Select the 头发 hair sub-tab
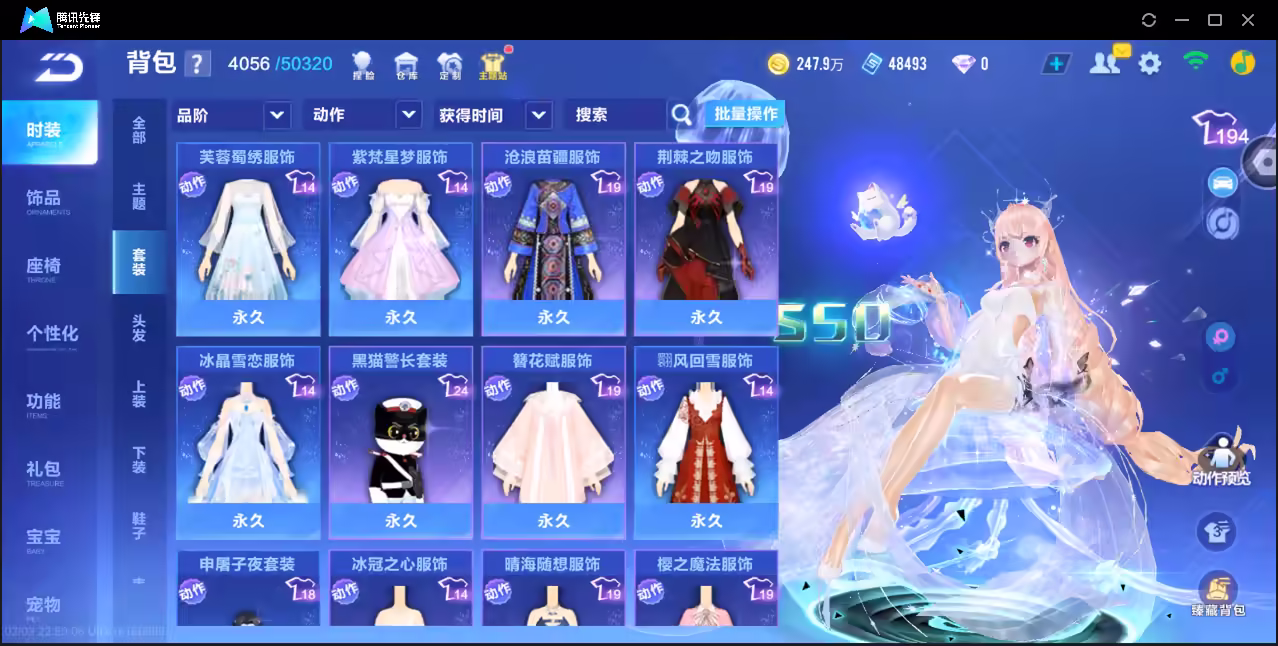This screenshot has width=1278, height=646. click(139, 328)
